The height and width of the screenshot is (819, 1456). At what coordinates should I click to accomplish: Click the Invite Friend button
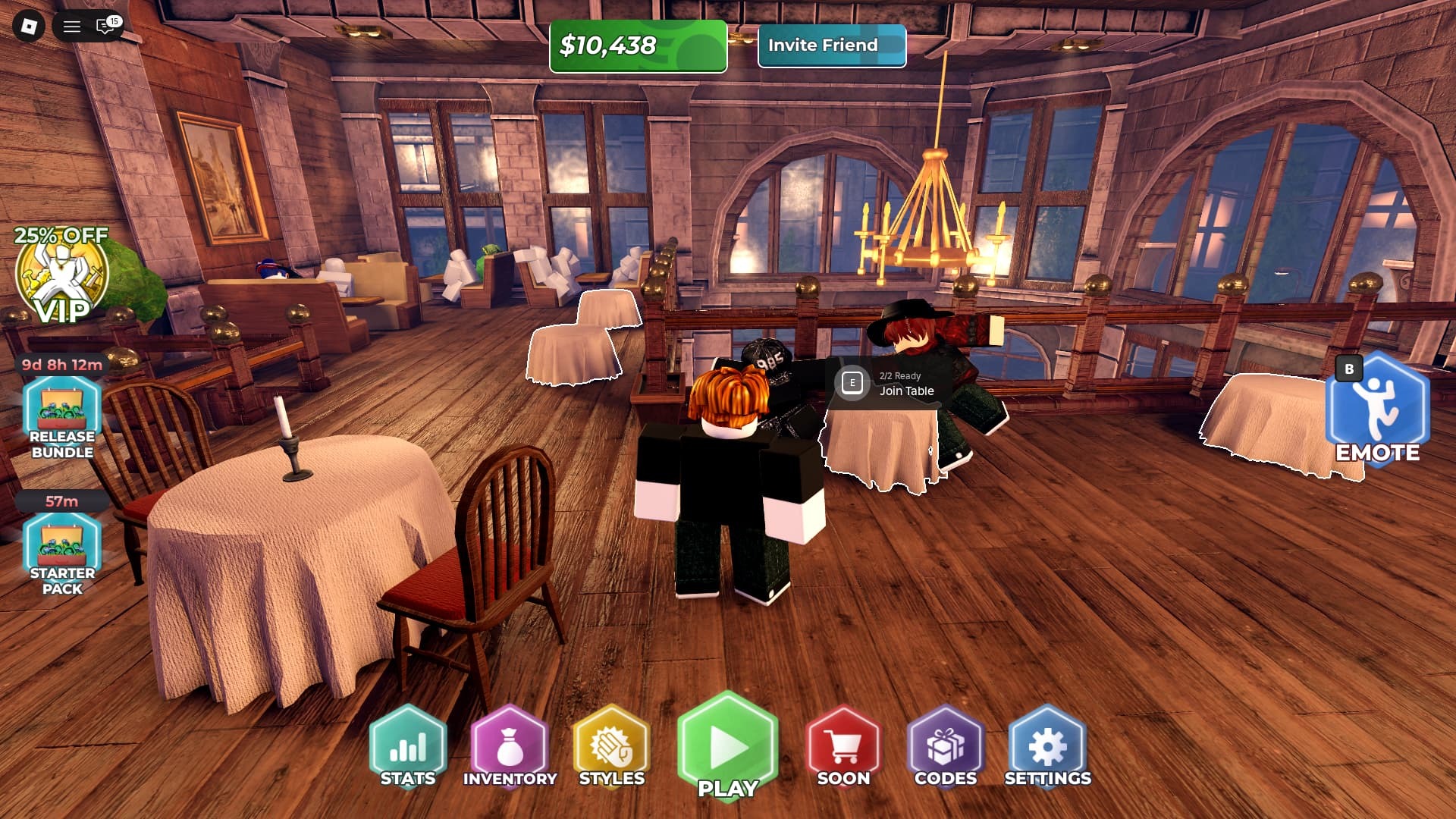tap(831, 45)
